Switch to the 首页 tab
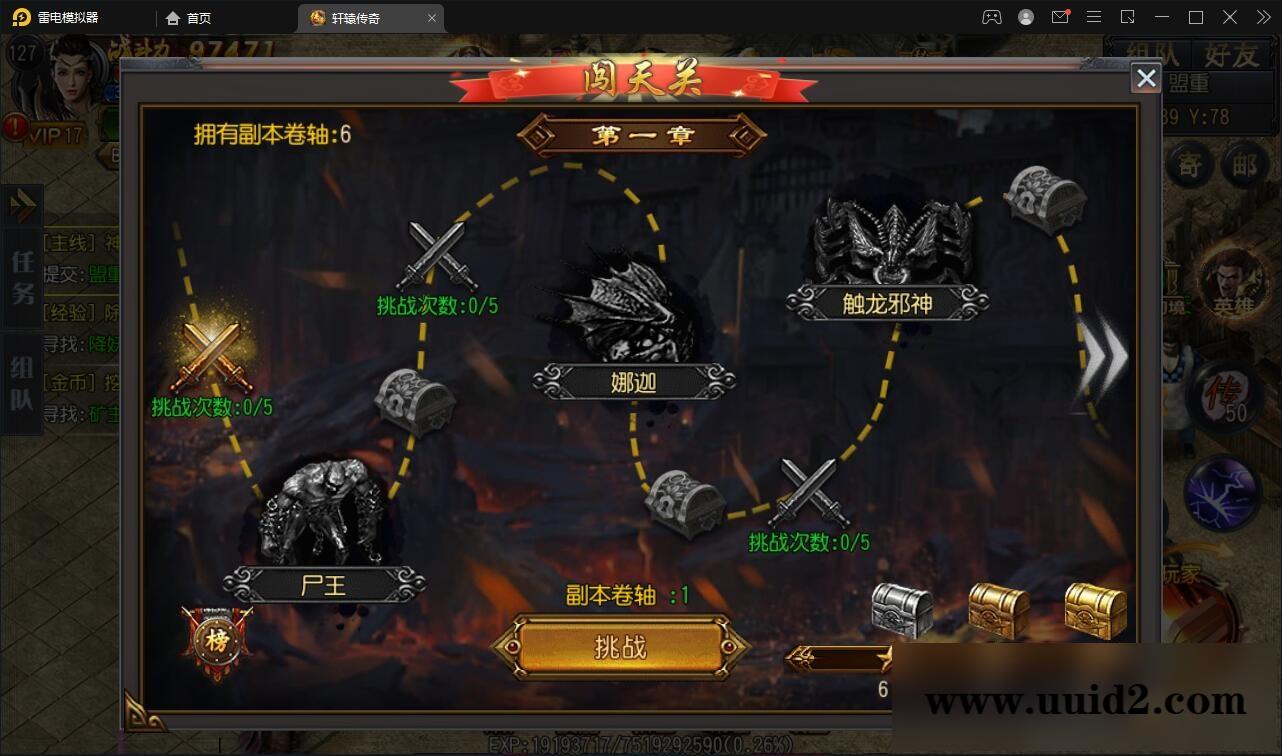The image size is (1282, 756). [x=192, y=17]
